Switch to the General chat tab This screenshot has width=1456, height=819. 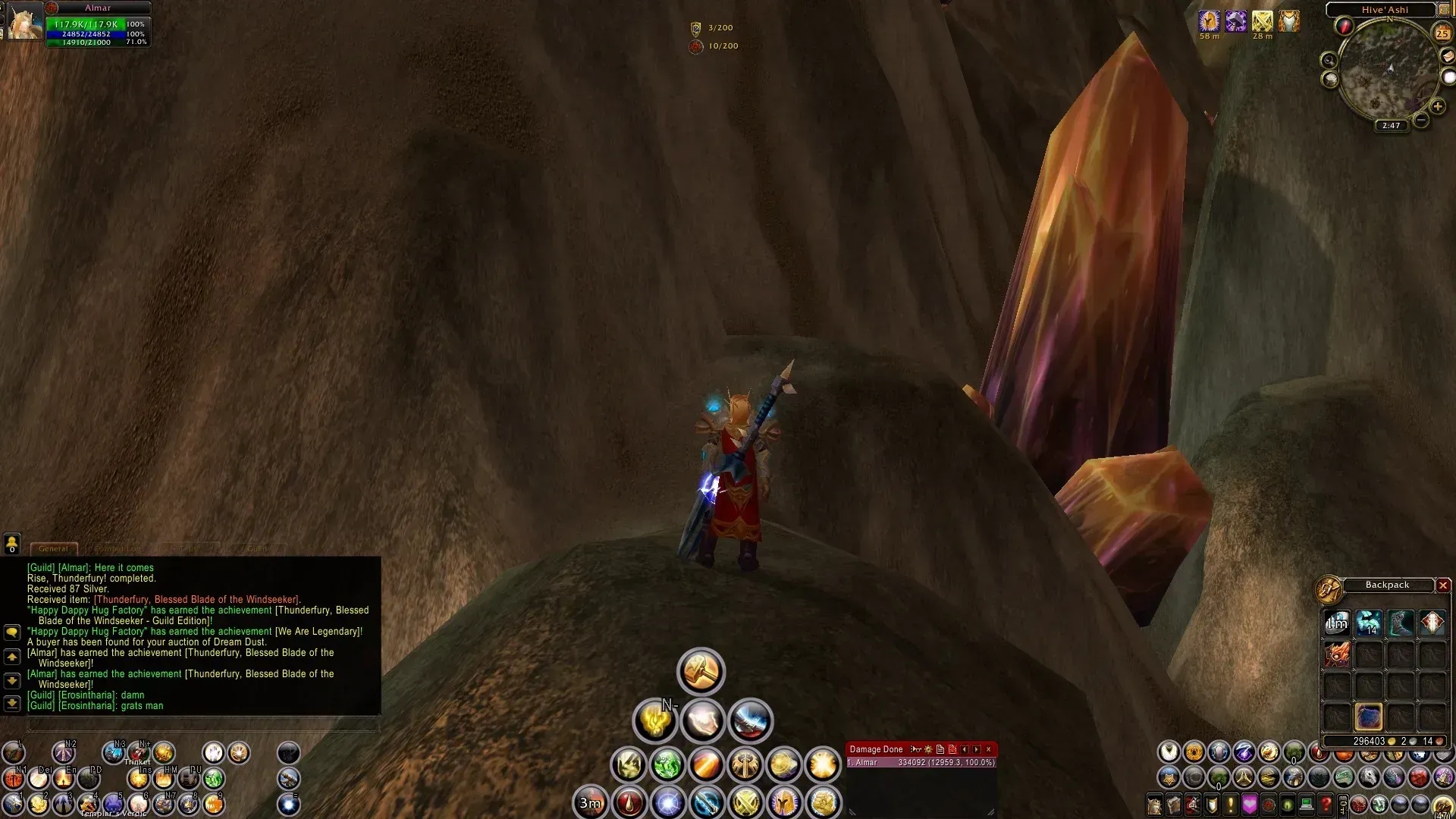pyautogui.click(x=53, y=548)
